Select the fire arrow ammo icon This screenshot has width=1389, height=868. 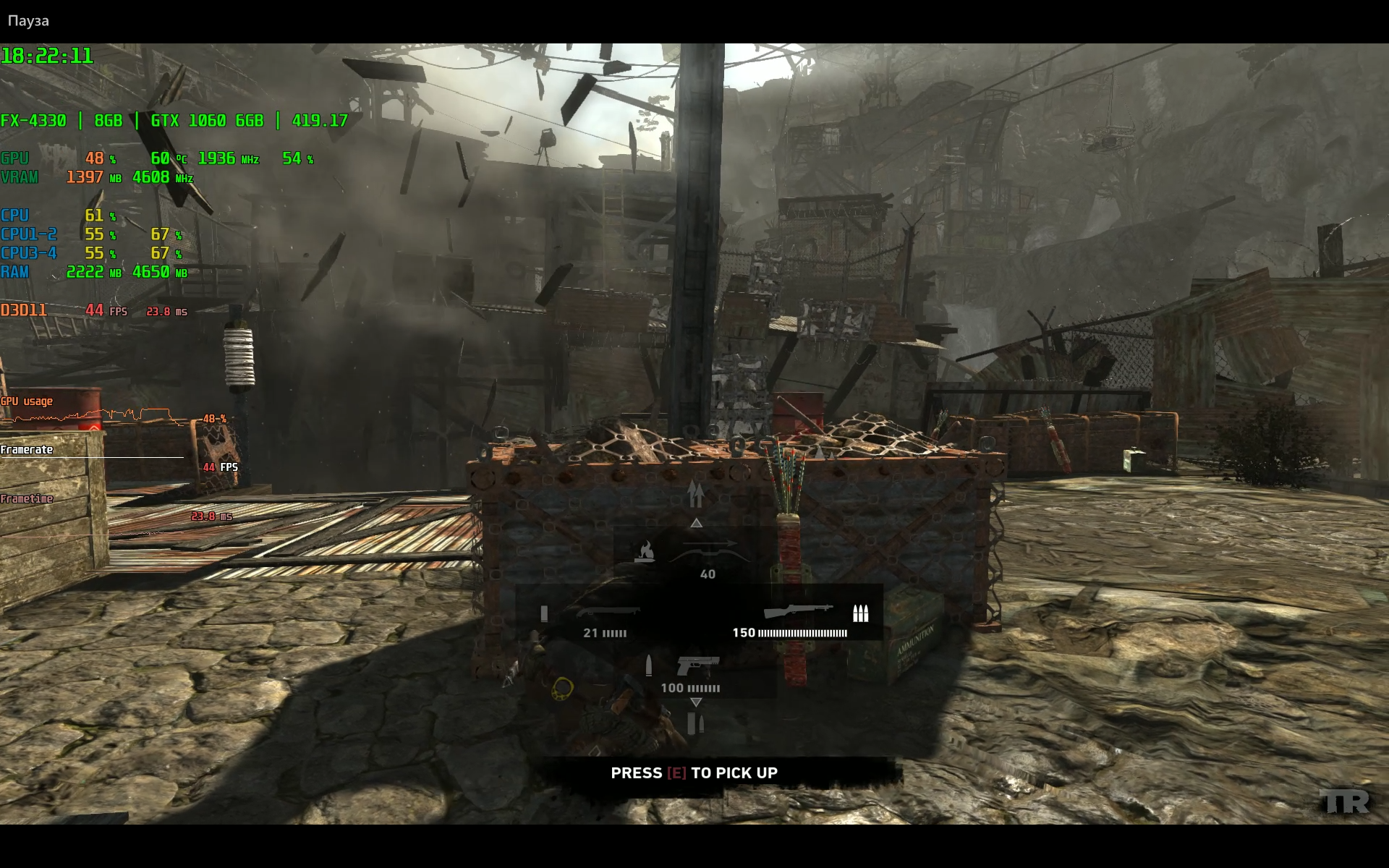pyautogui.click(x=644, y=552)
